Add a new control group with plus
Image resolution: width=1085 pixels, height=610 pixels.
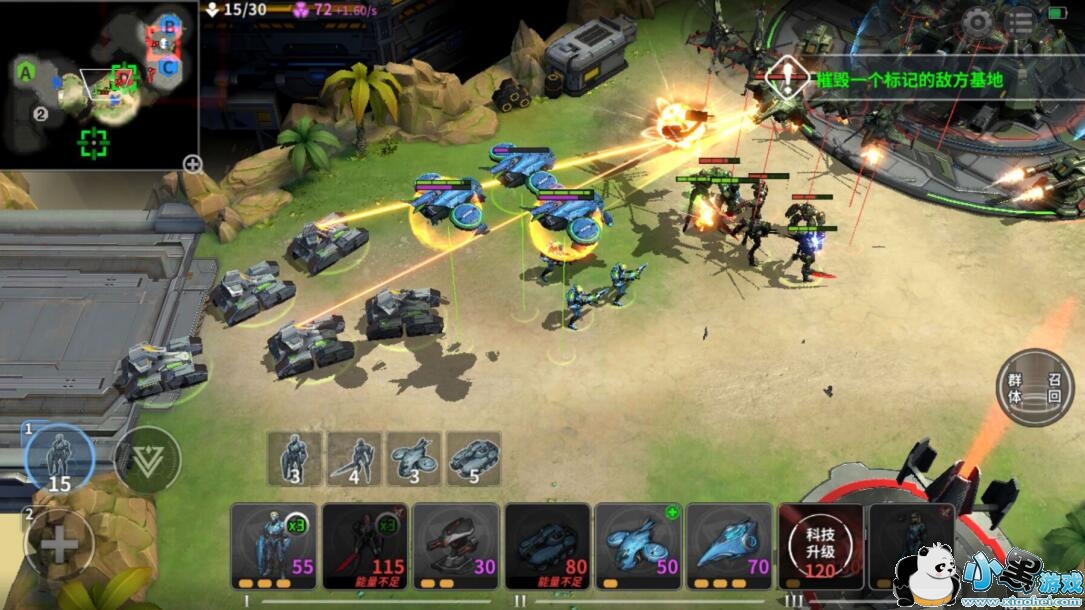pos(59,544)
